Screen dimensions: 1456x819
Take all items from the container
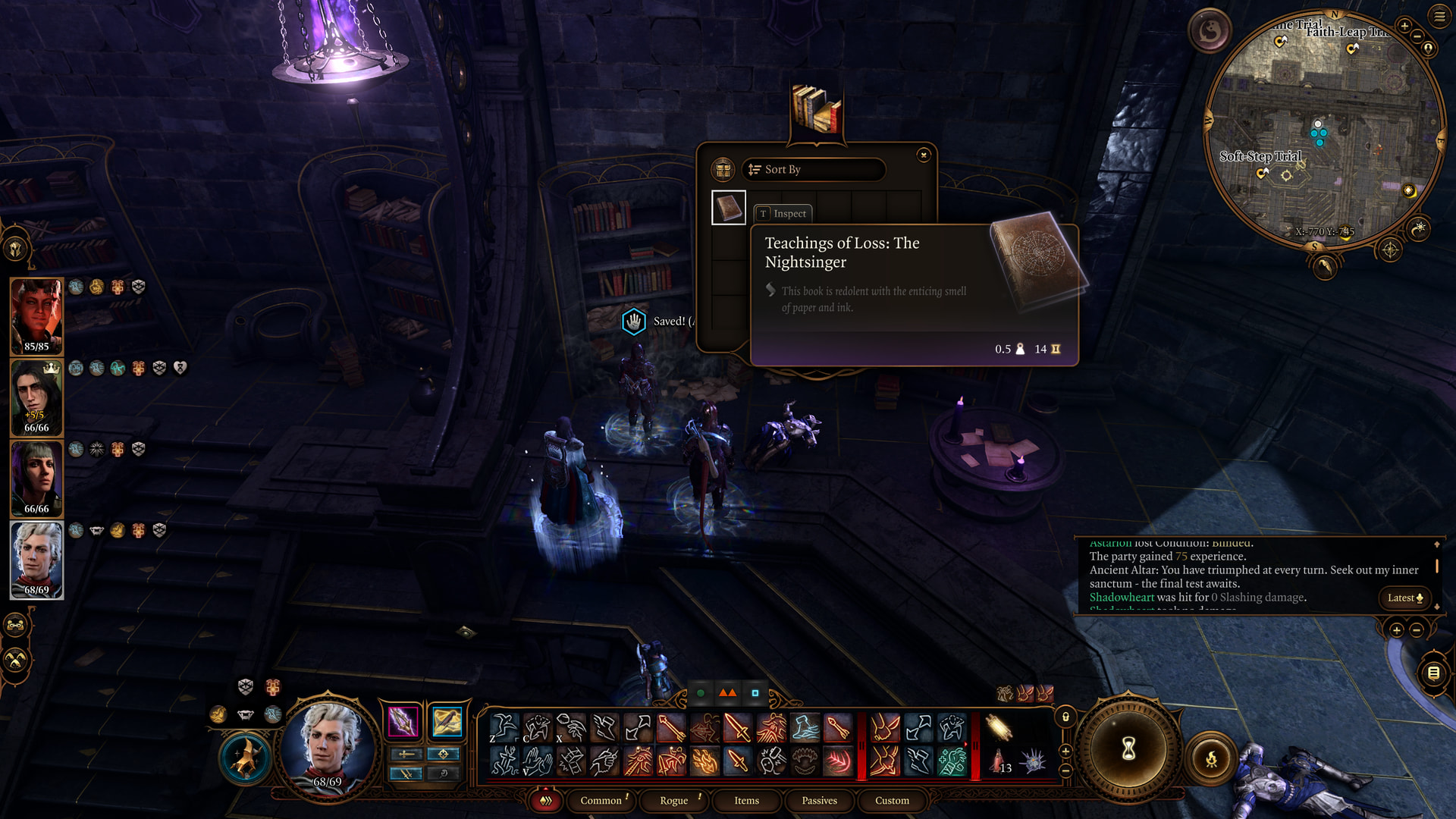pos(723,169)
